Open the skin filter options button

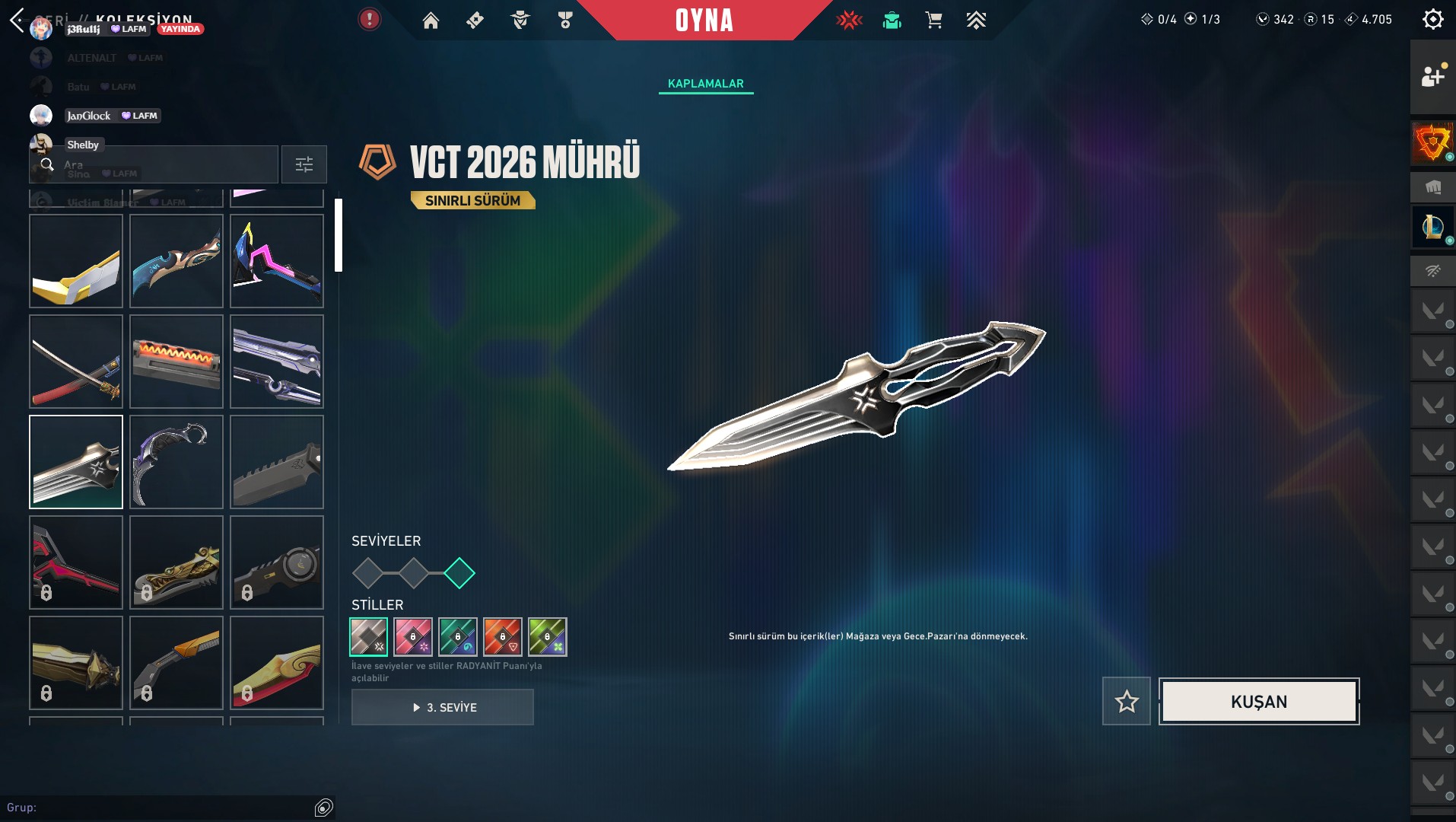pos(304,164)
